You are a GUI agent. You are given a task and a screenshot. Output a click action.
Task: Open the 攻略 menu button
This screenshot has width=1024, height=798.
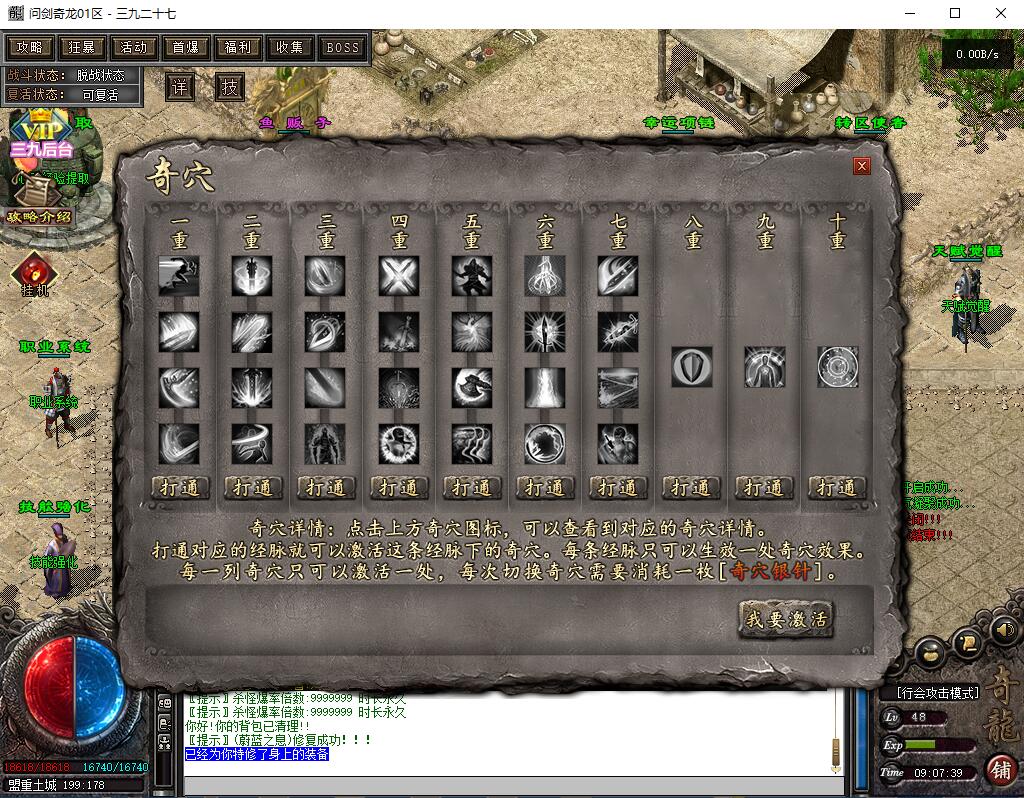(30, 47)
